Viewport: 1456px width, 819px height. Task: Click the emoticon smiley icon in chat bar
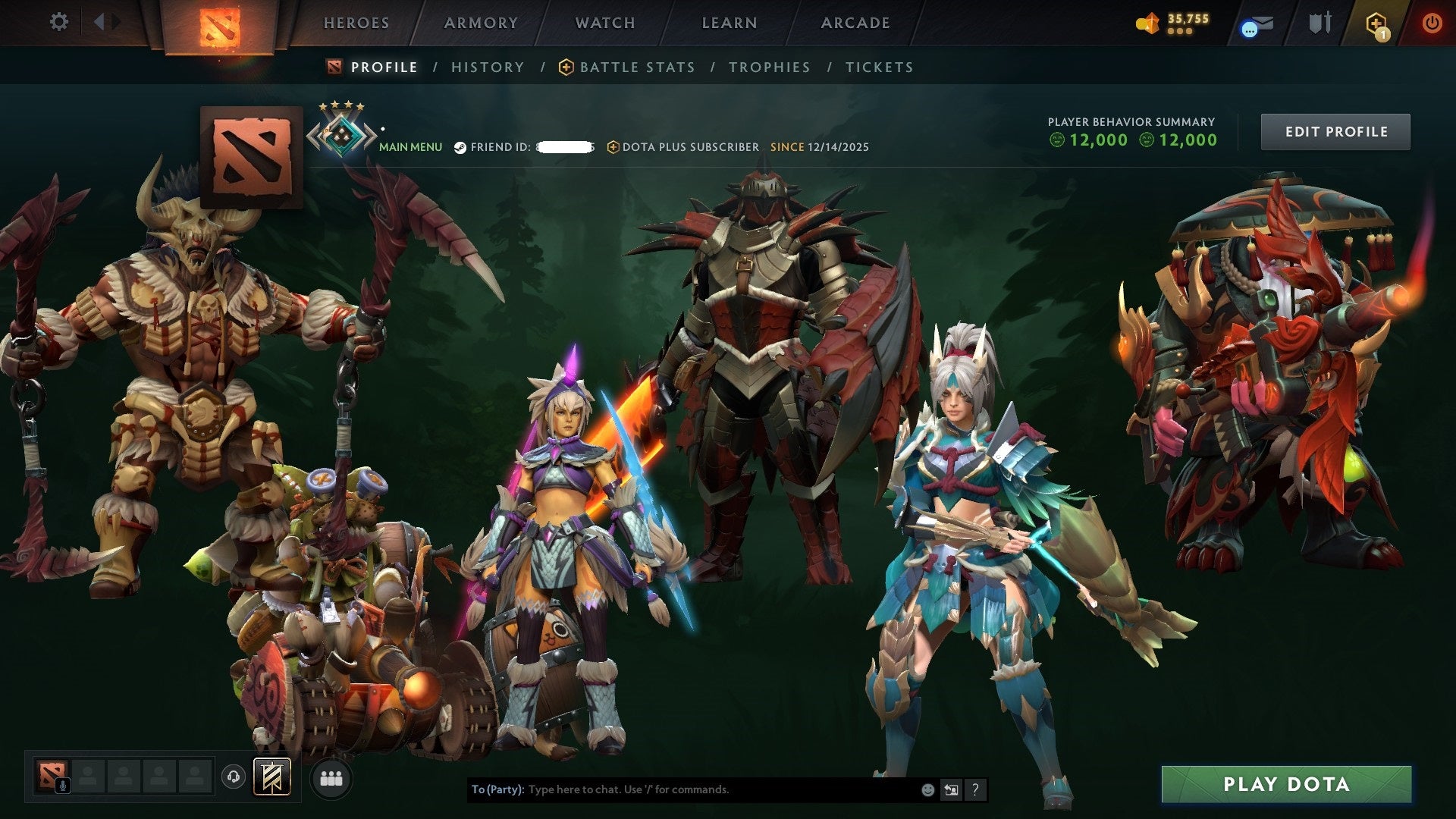tap(927, 789)
